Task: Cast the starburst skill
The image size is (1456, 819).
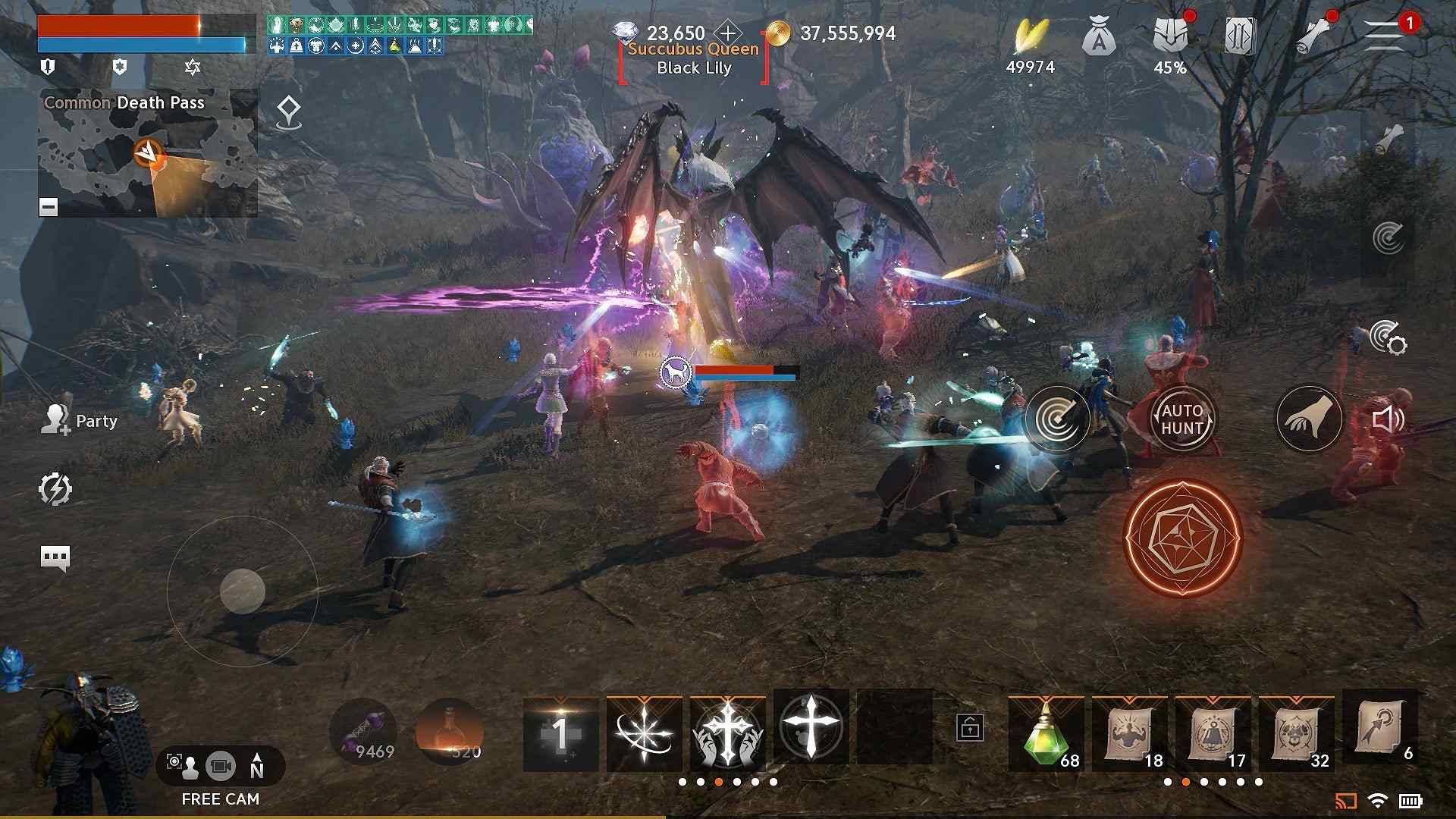Action: pyautogui.click(x=644, y=732)
